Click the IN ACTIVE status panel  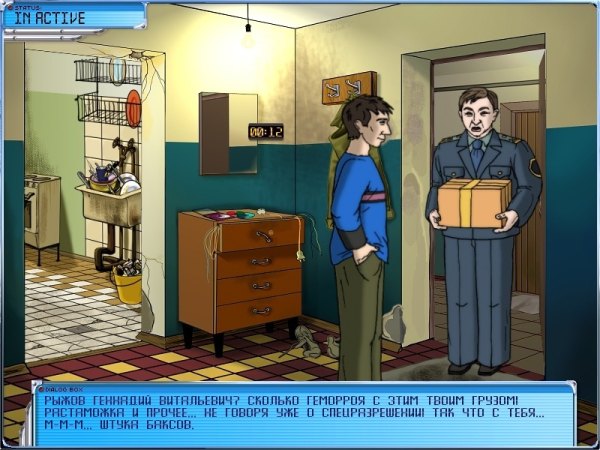click(x=72, y=16)
